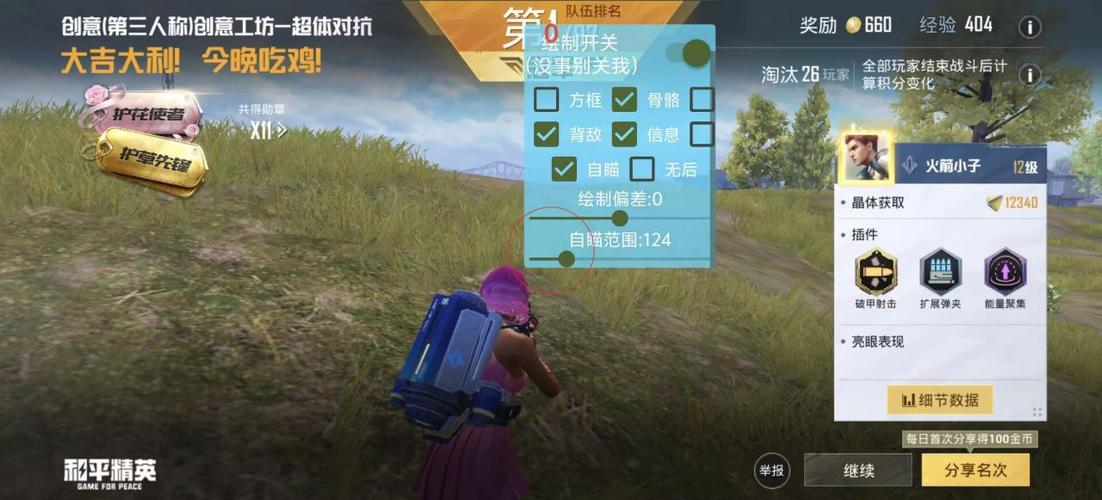Share ranking with the 分享名次 button
Image resolution: width=1102 pixels, height=500 pixels.
pyautogui.click(x=978, y=470)
